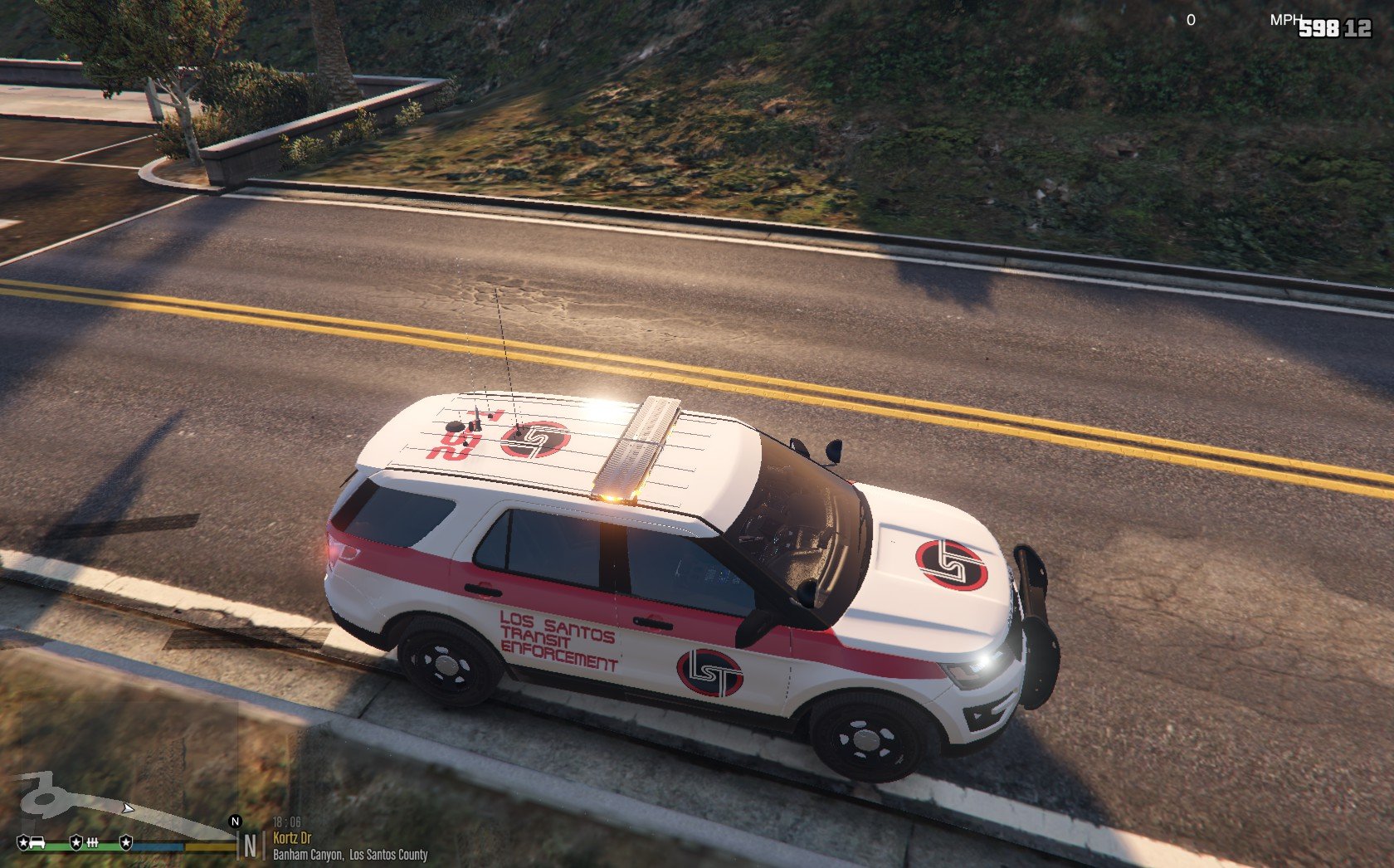1394x868 pixels.
Task: Select the police badge with barrier icon
Action: click(x=76, y=843)
